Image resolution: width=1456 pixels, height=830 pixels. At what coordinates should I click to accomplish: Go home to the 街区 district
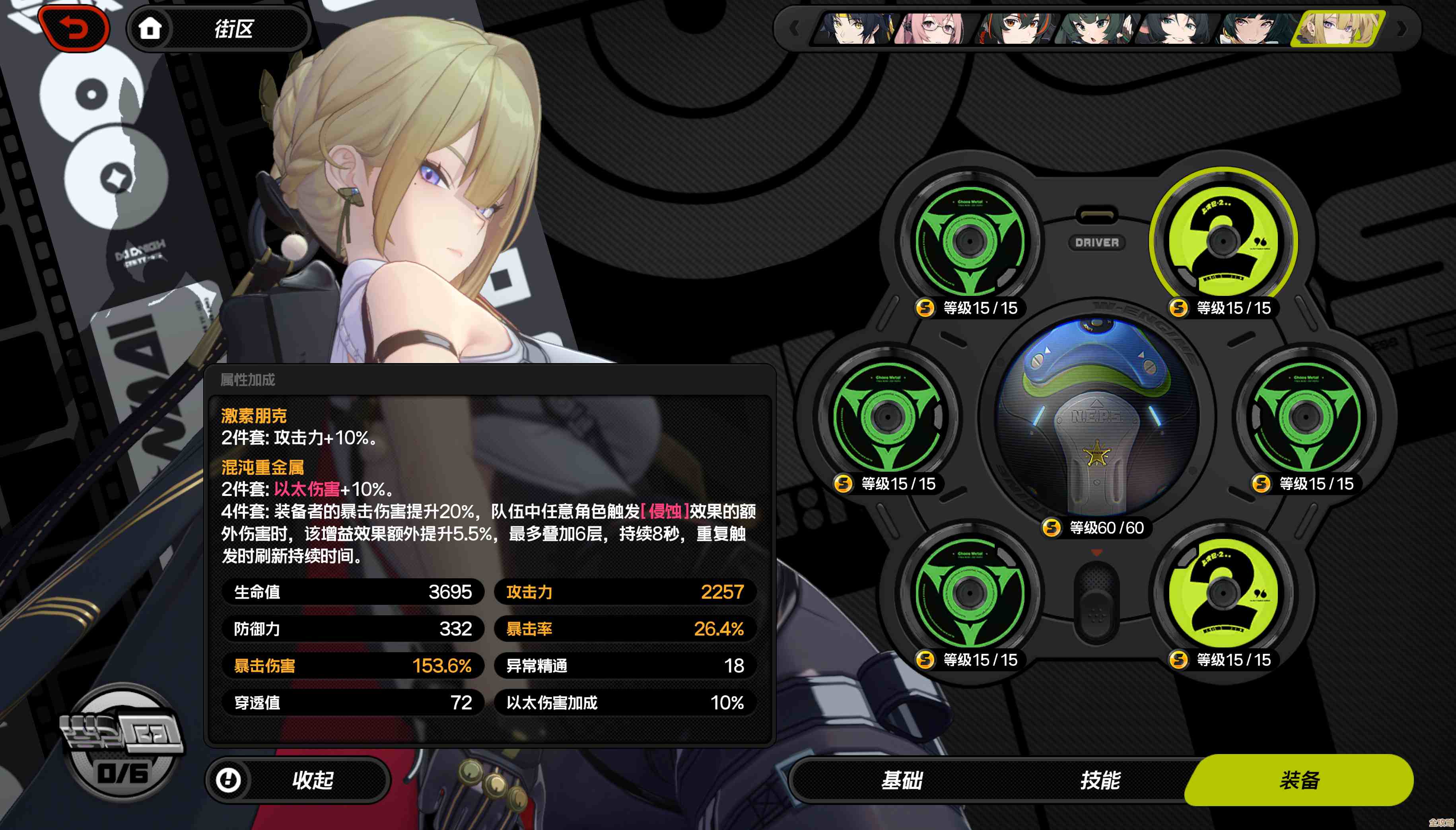220,29
